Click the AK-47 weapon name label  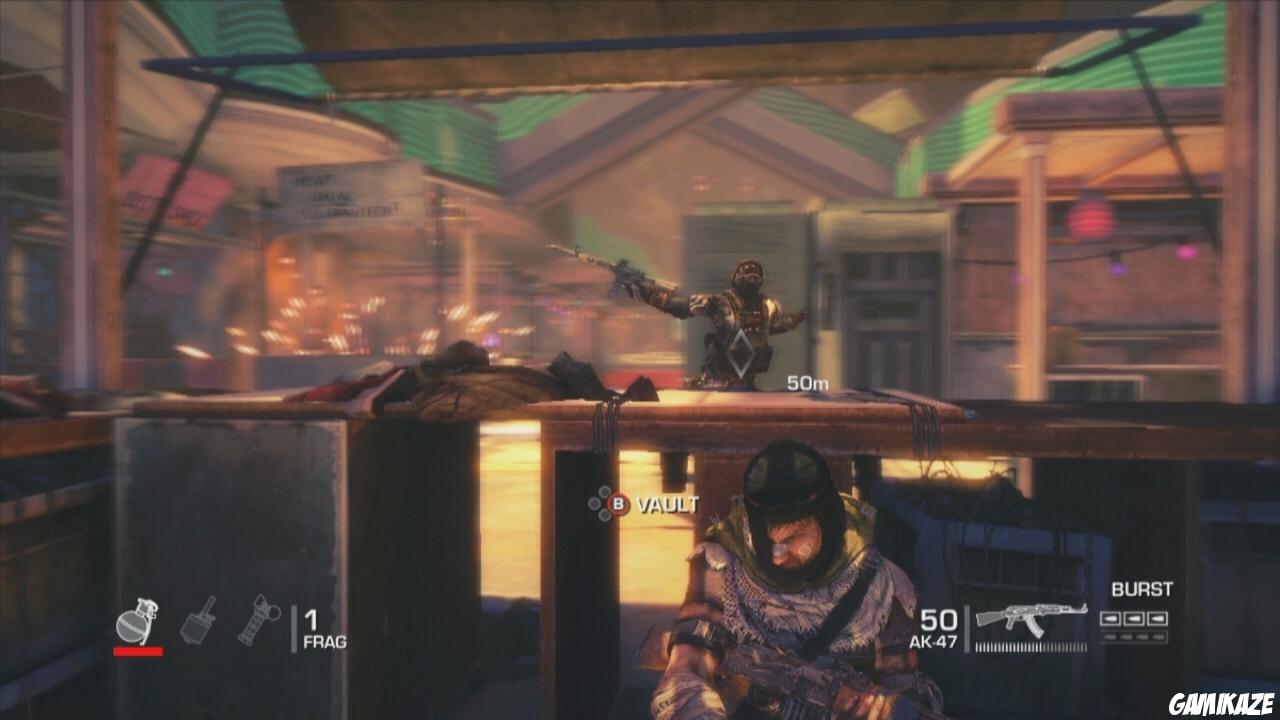tap(935, 641)
